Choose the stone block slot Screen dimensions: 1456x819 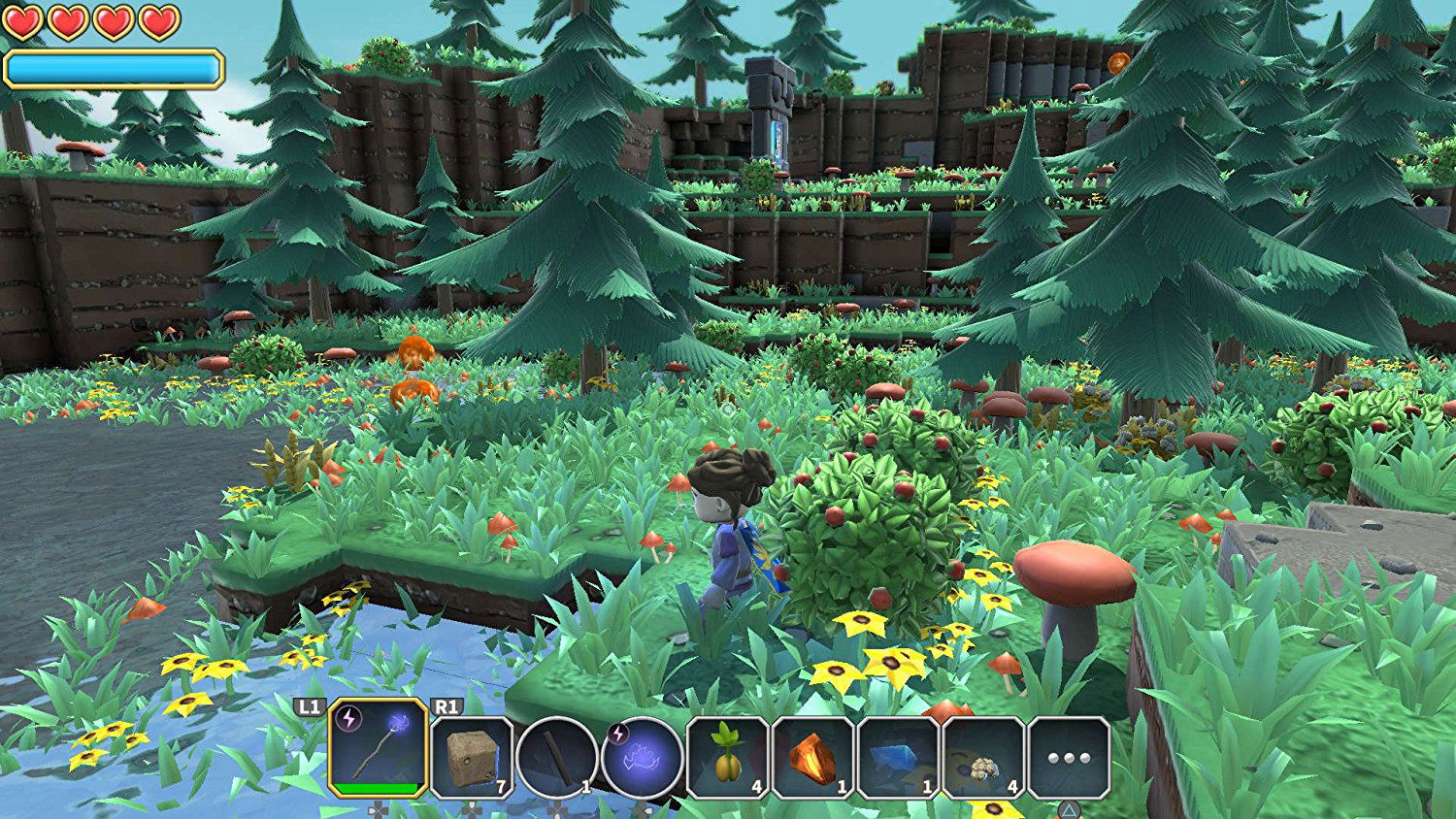coord(471,757)
